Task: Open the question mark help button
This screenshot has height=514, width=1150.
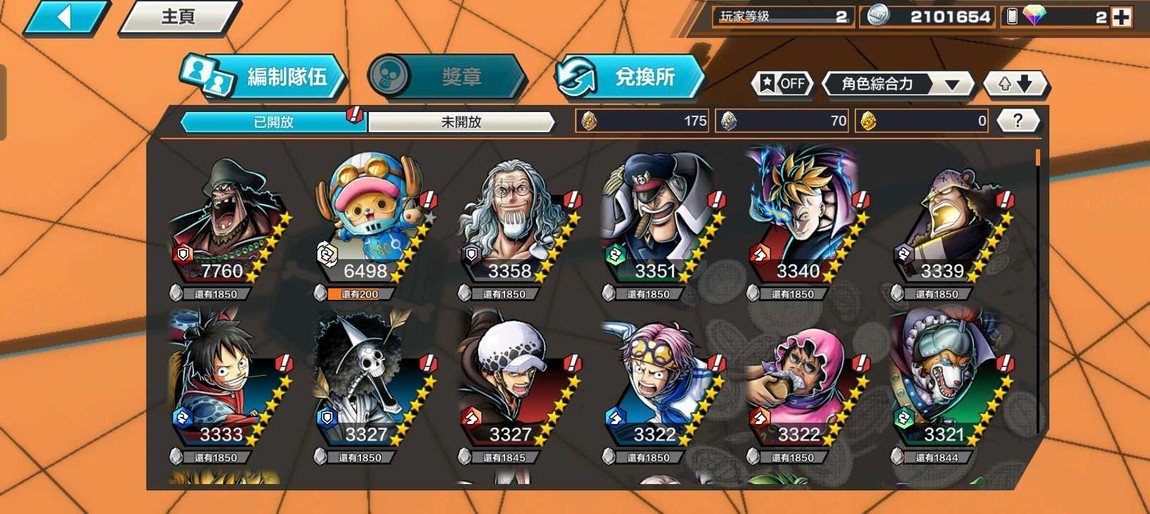Action: click(1018, 121)
